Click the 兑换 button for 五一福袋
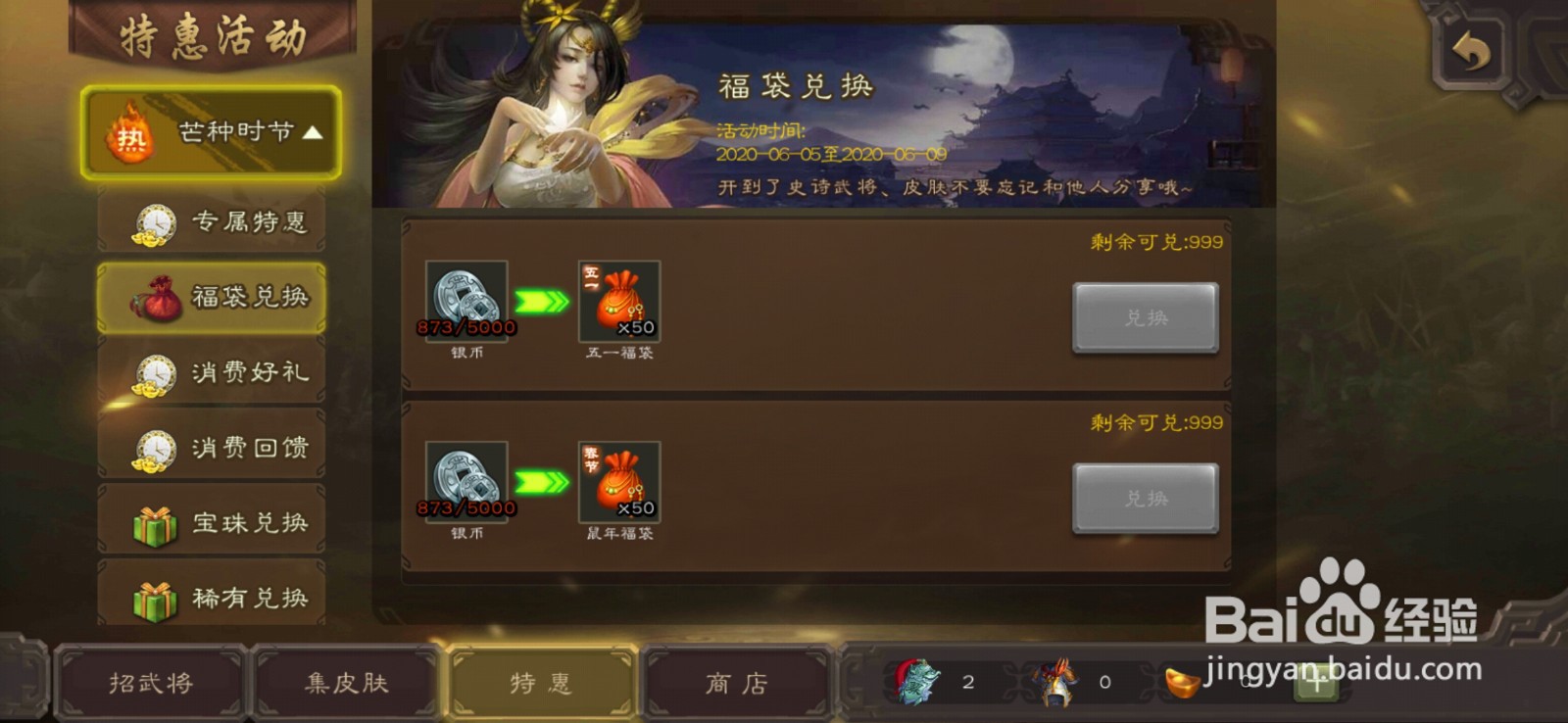Screen dimensions: 1568x723 [1144, 317]
